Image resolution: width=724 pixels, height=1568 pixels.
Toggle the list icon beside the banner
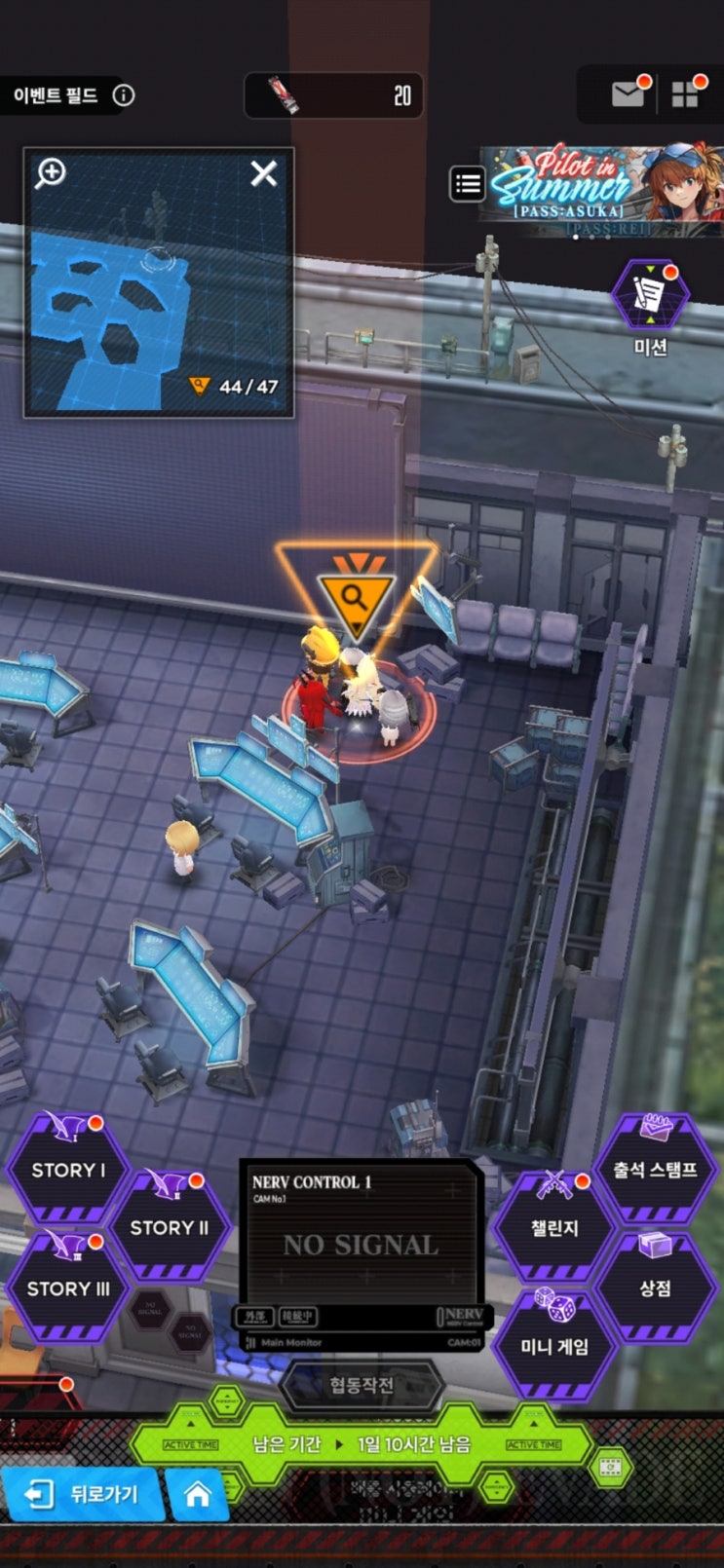coord(468,183)
